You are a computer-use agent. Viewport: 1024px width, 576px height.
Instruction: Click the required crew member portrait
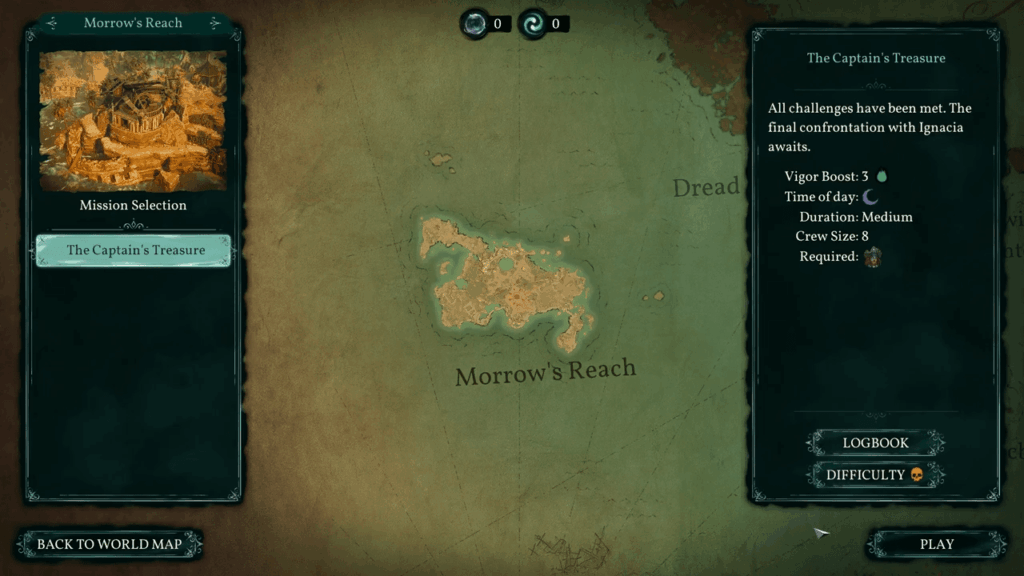873,257
